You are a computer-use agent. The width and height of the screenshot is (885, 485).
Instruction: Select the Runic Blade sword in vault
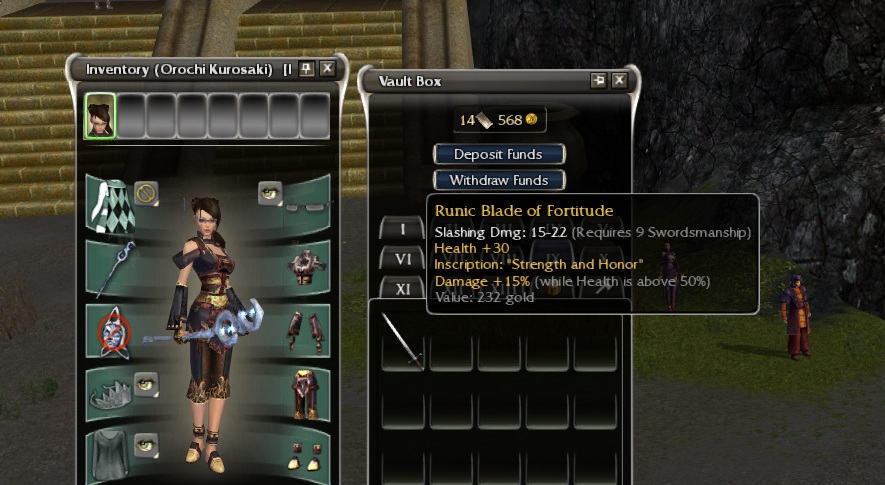pos(402,341)
